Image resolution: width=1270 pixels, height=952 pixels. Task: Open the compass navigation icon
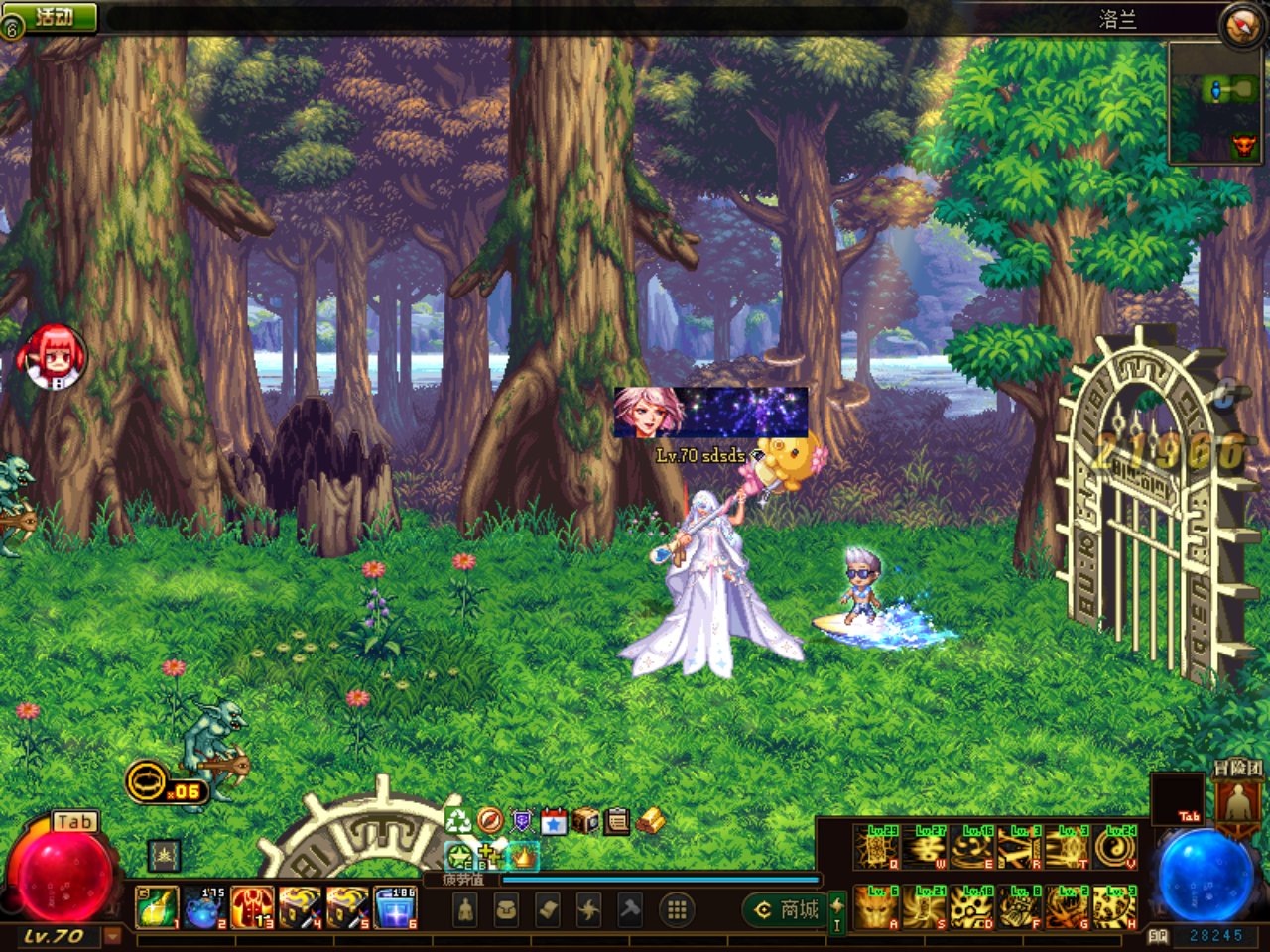click(490, 821)
